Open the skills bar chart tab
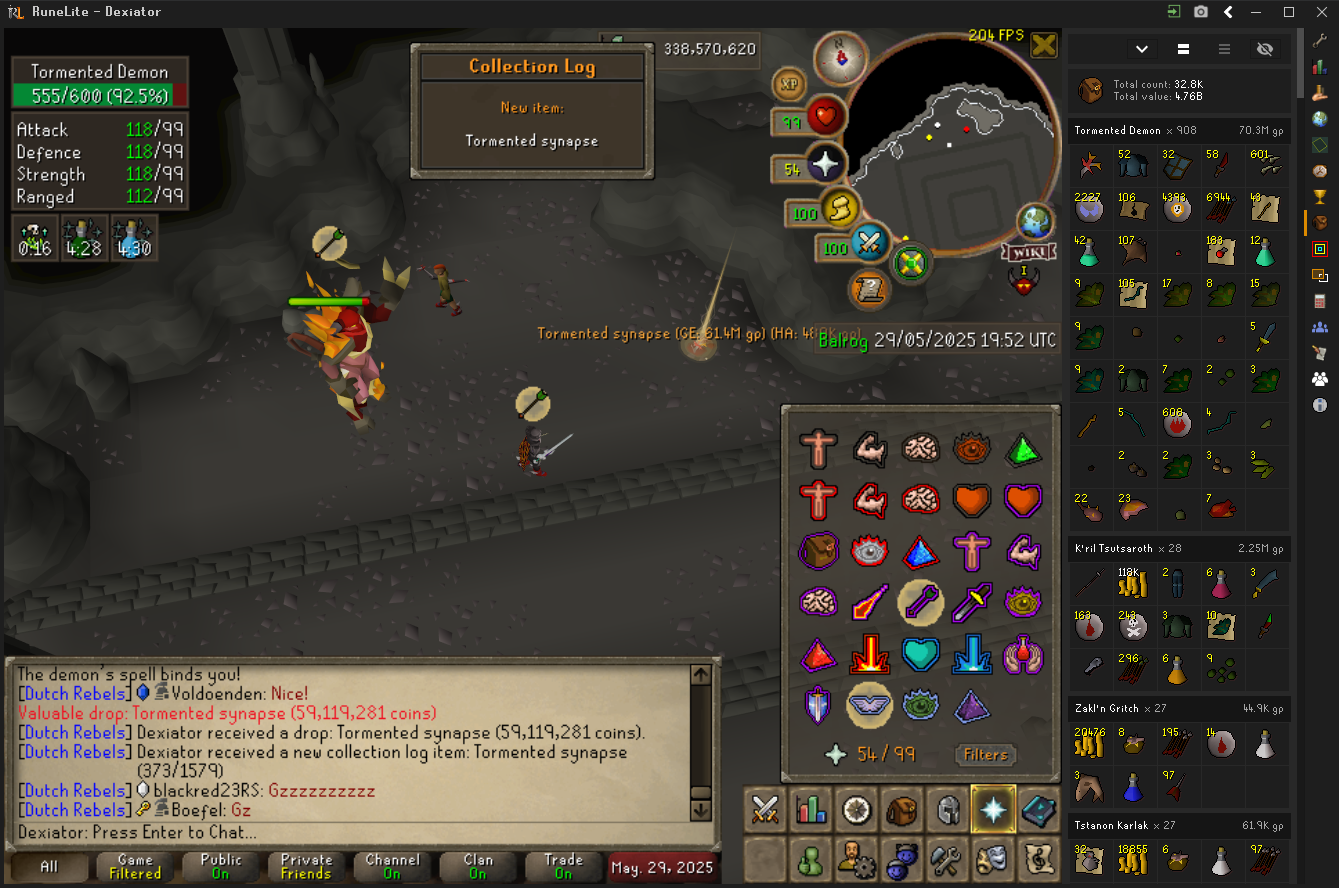Viewport: 1339px width, 888px height. pos(811,809)
